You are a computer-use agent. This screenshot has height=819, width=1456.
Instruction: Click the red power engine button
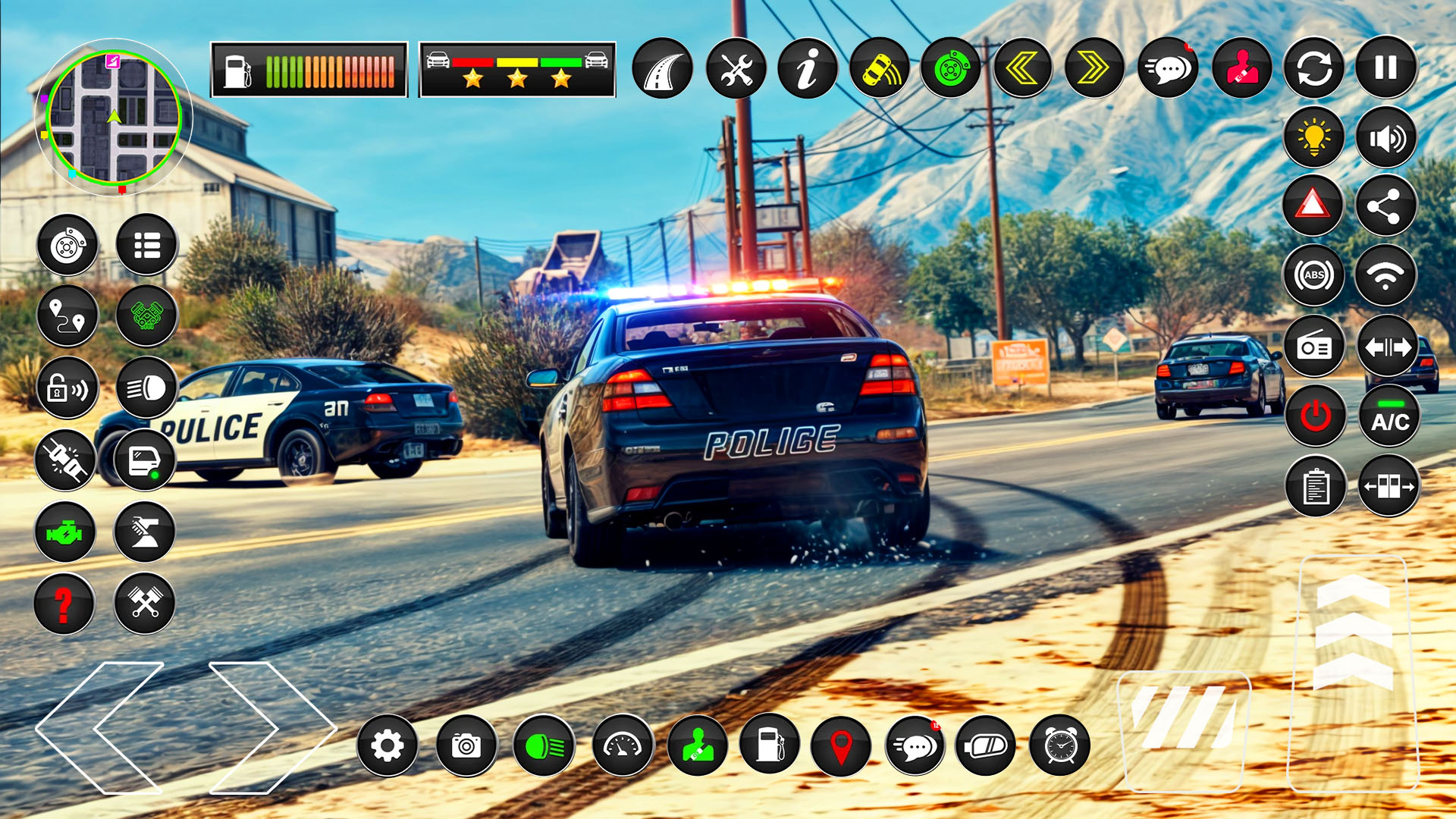click(1316, 416)
